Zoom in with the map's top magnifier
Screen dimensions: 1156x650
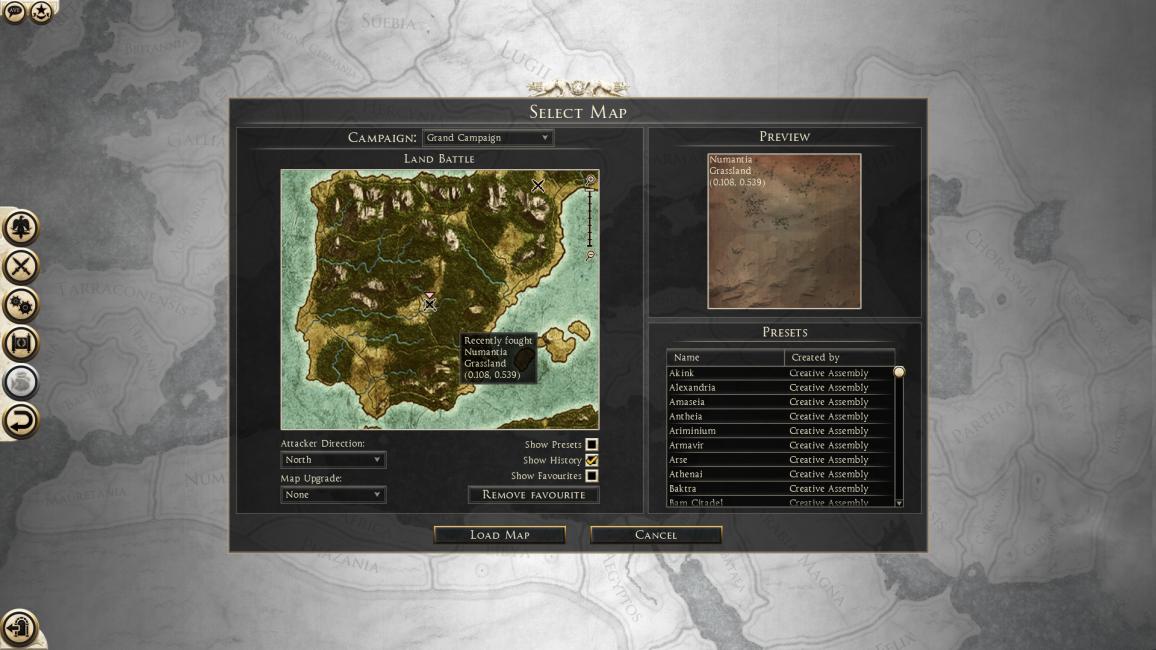coord(591,180)
